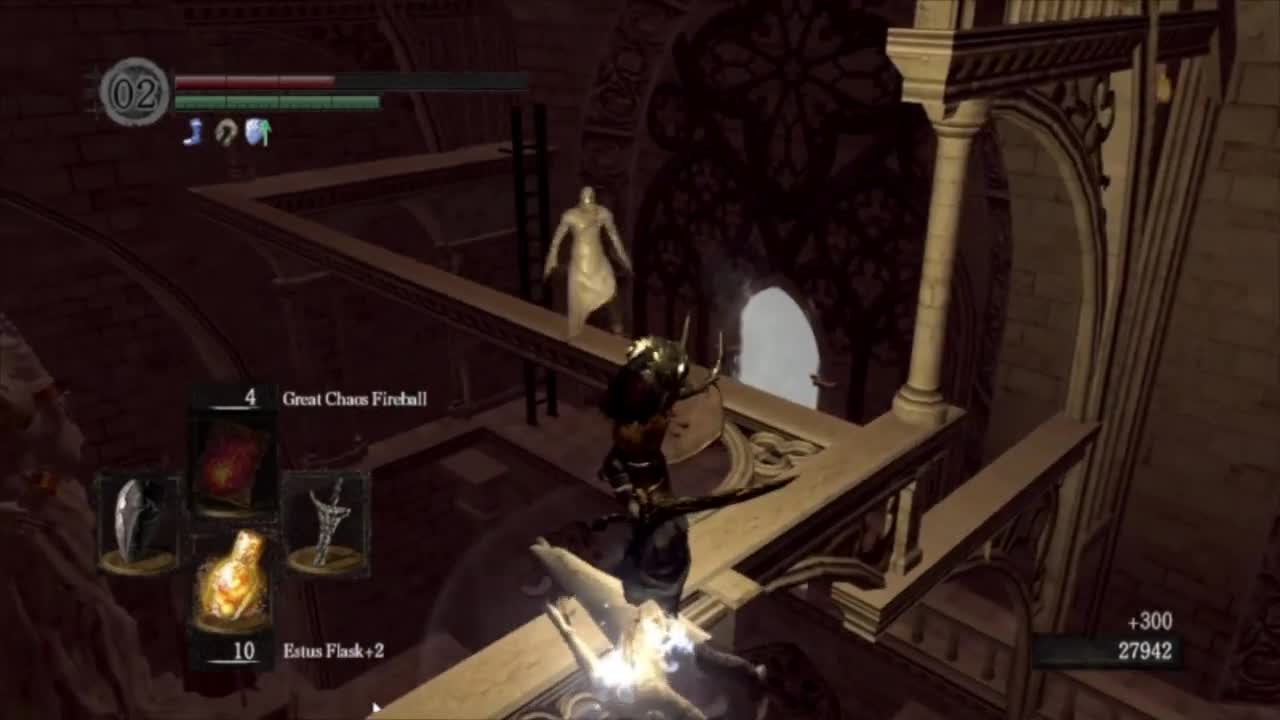Screen dimensions: 1280x720
Task: Use the Estus Flask+2 item slot
Action: click(232, 580)
